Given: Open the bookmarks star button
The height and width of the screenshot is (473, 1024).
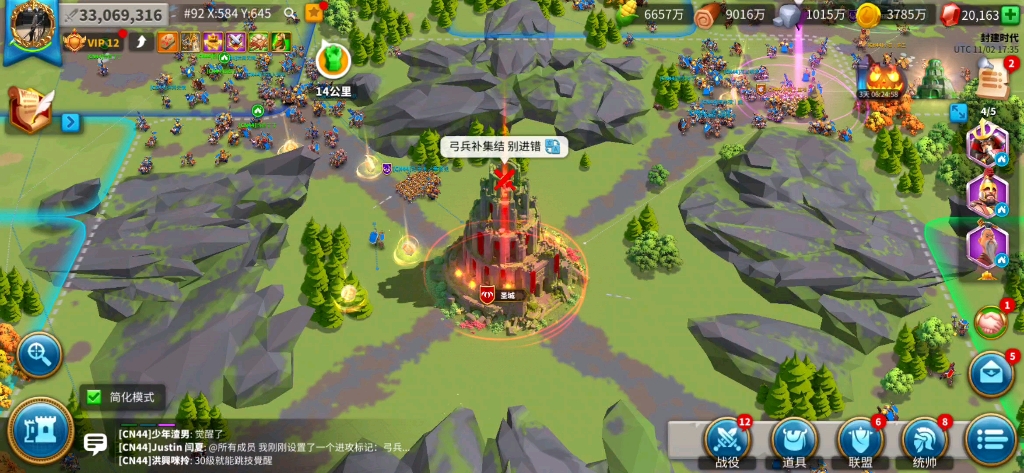Looking at the screenshot, I should coord(314,13).
